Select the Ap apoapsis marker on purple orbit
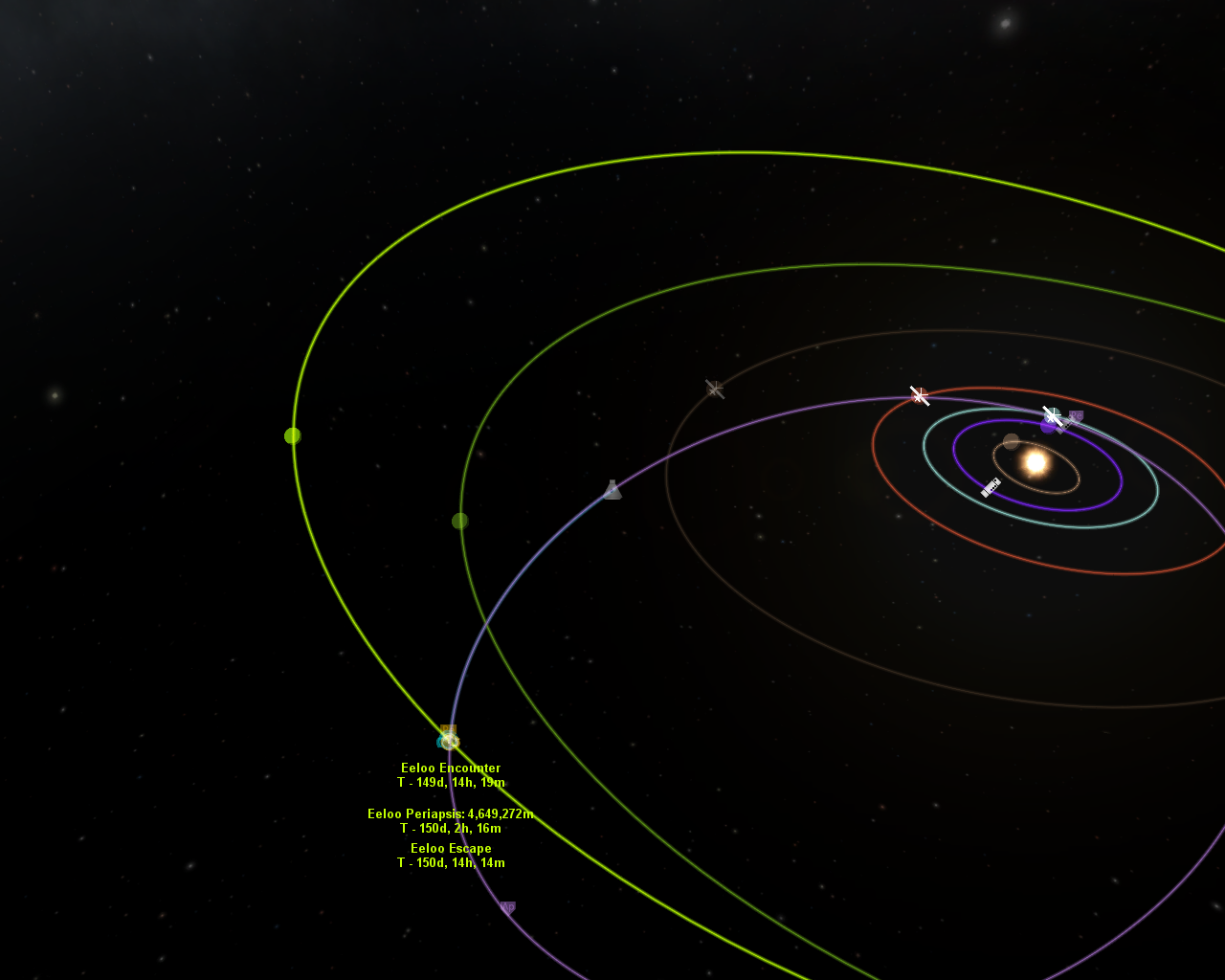The image size is (1225, 980). (x=507, y=906)
